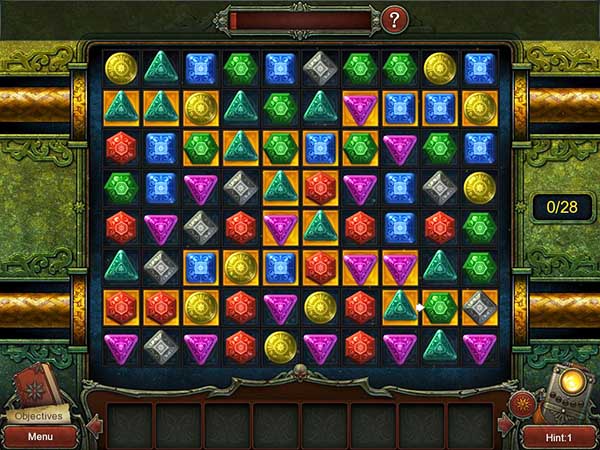
Task: Use the Hint button
Action: pos(558,437)
